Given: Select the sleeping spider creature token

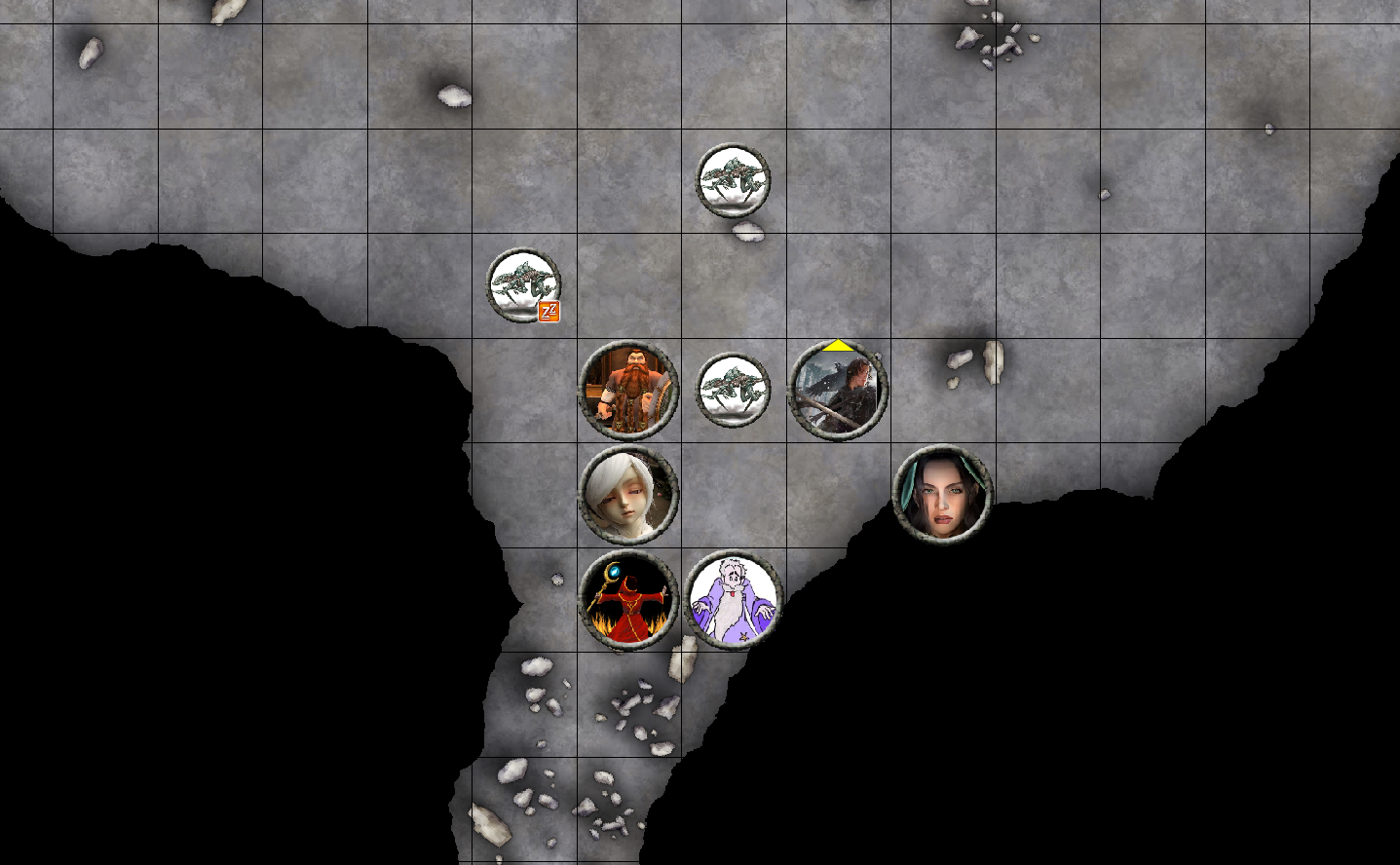Looking at the screenshot, I should pos(523,284).
